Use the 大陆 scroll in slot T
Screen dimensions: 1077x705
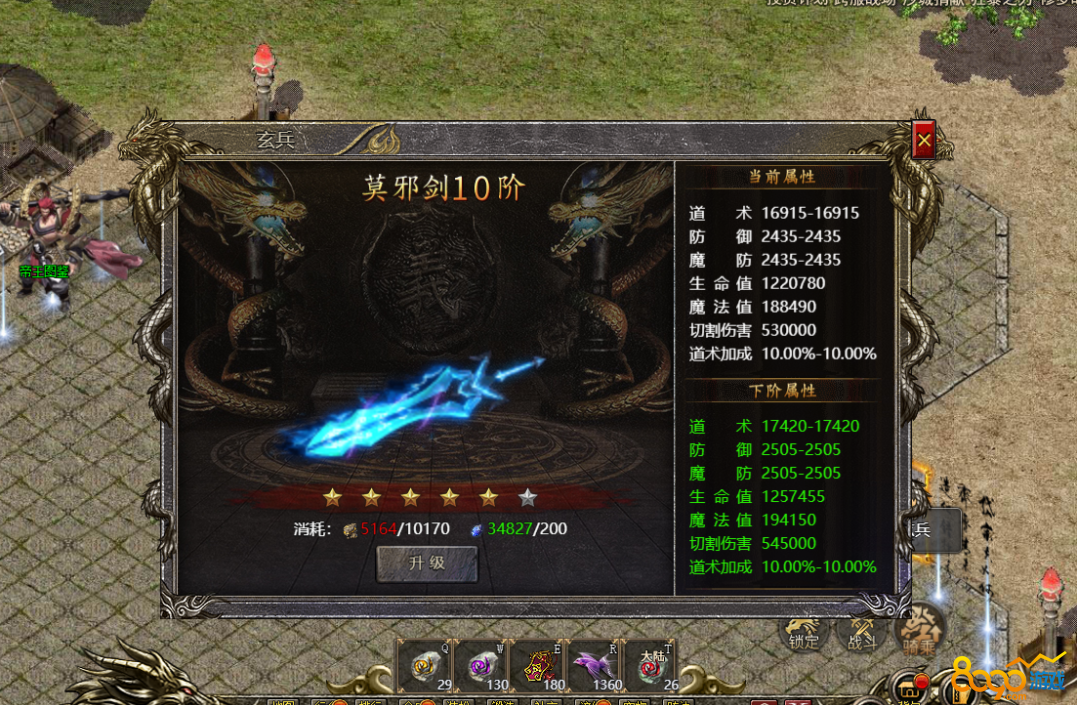point(652,665)
